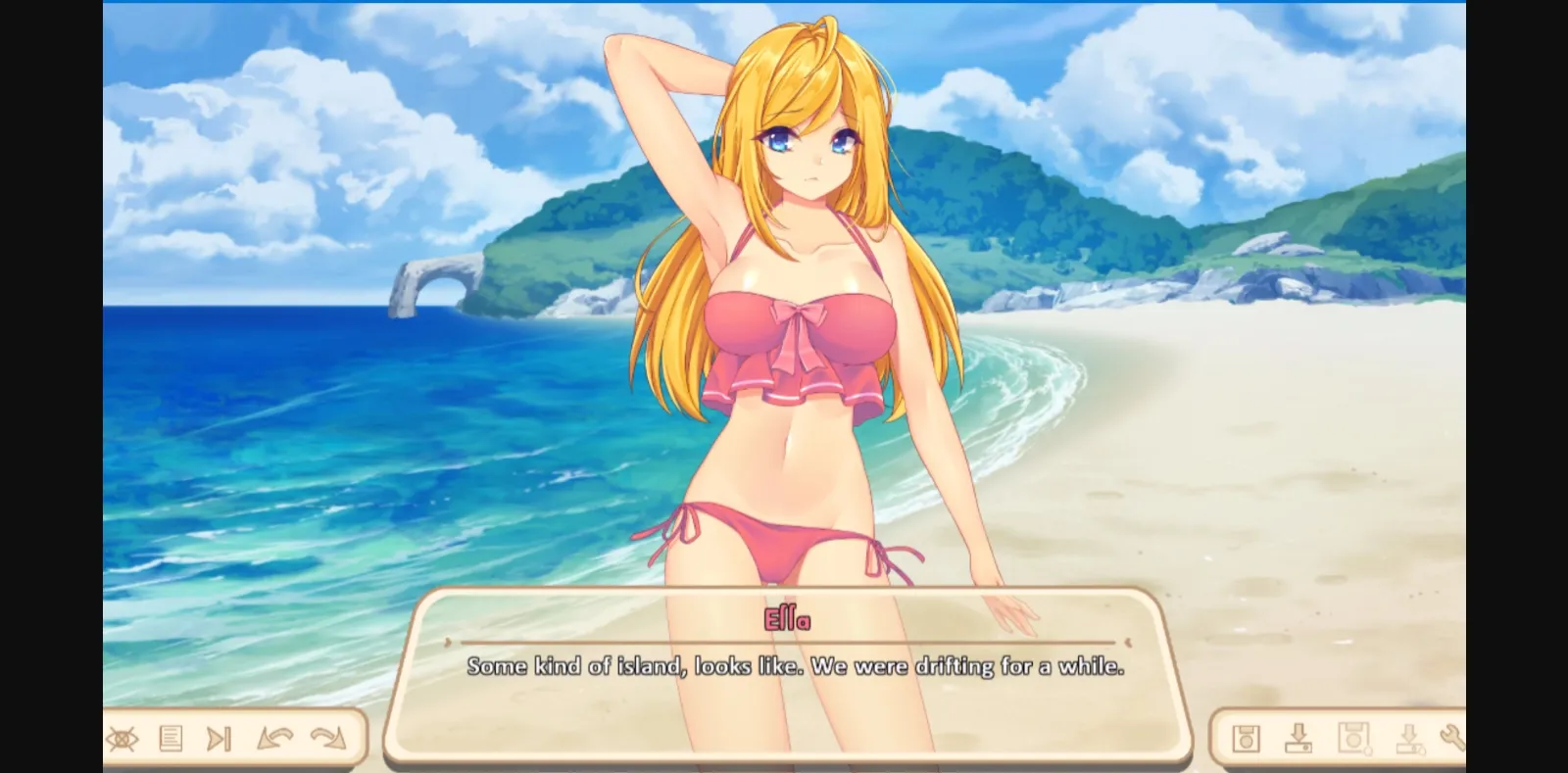Image resolution: width=1568 pixels, height=773 pixels.
Task: Click the separator line under Ella's name
Action: (784, 642)
